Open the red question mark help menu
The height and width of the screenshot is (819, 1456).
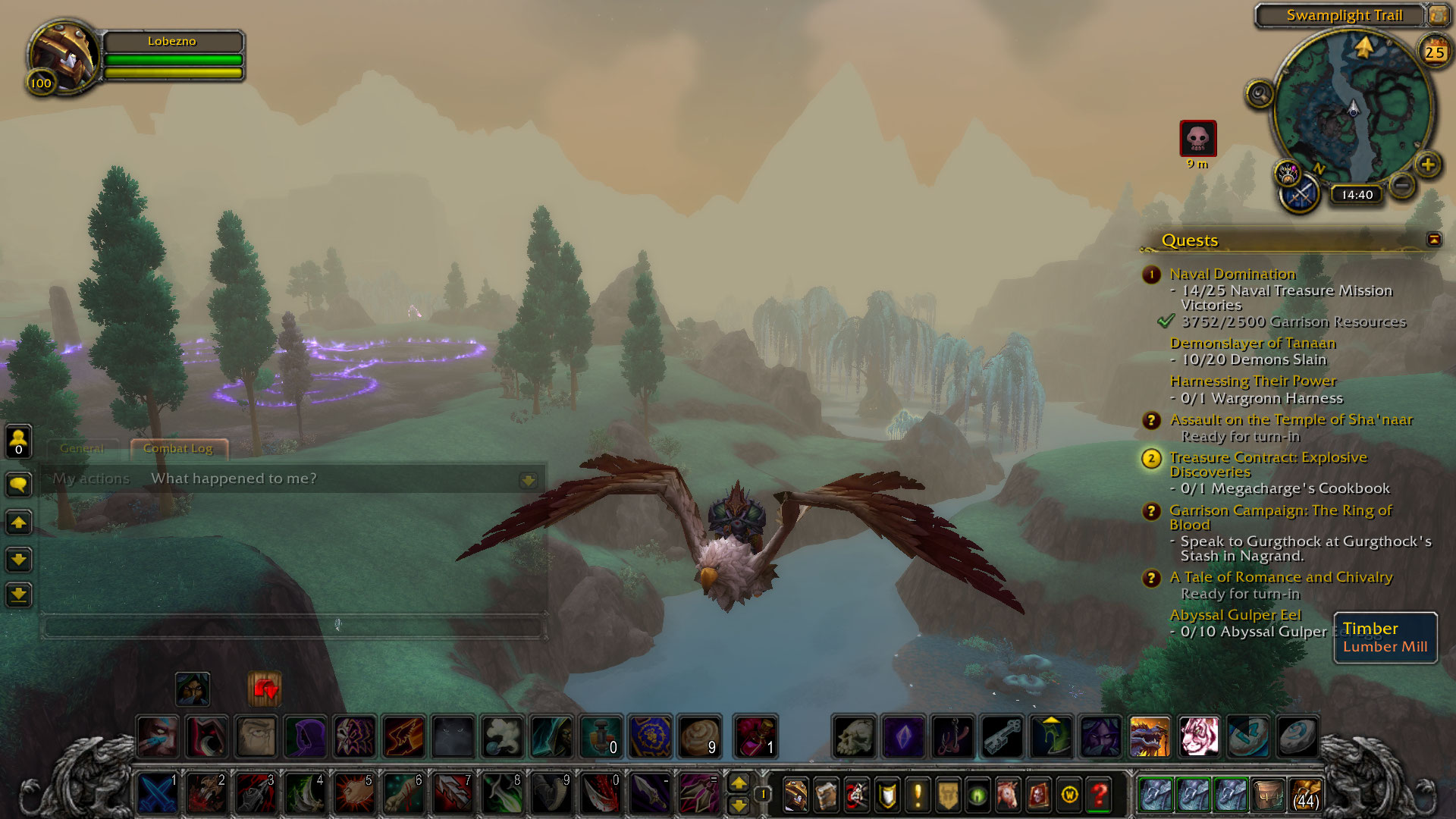1099,794
